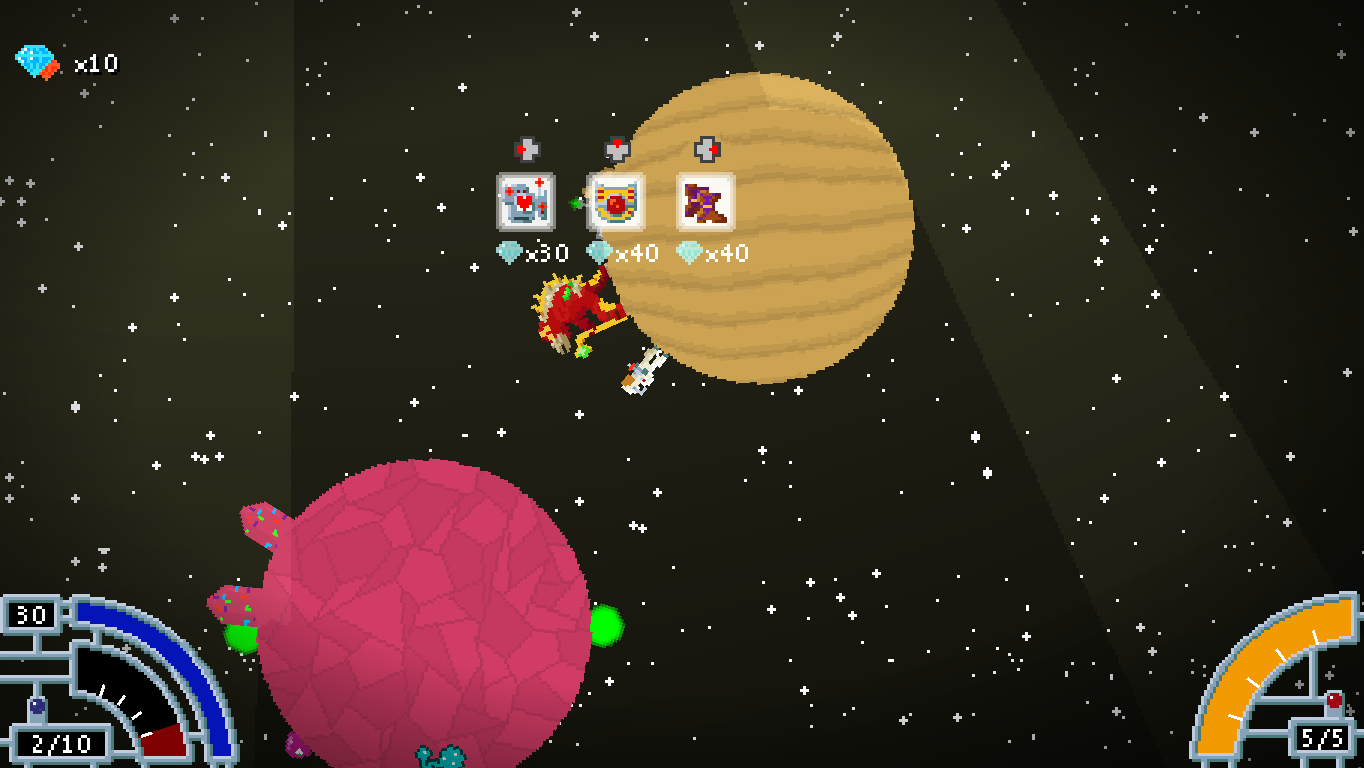Click the health cross above the cloak item
Screen dimensions: 1364x768
(706, 148)
